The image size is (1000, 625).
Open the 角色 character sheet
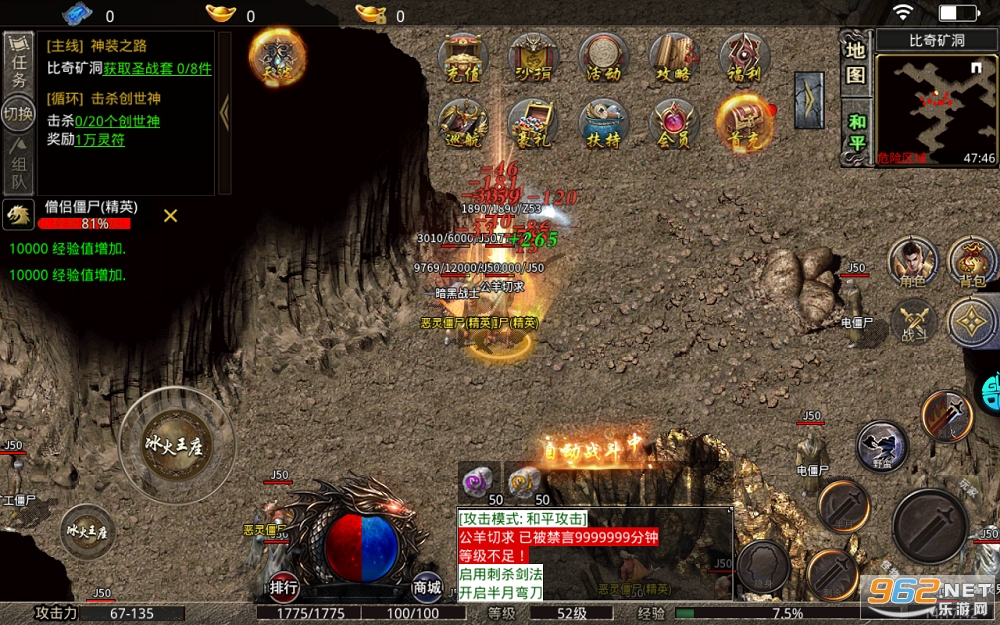(912, 264)
